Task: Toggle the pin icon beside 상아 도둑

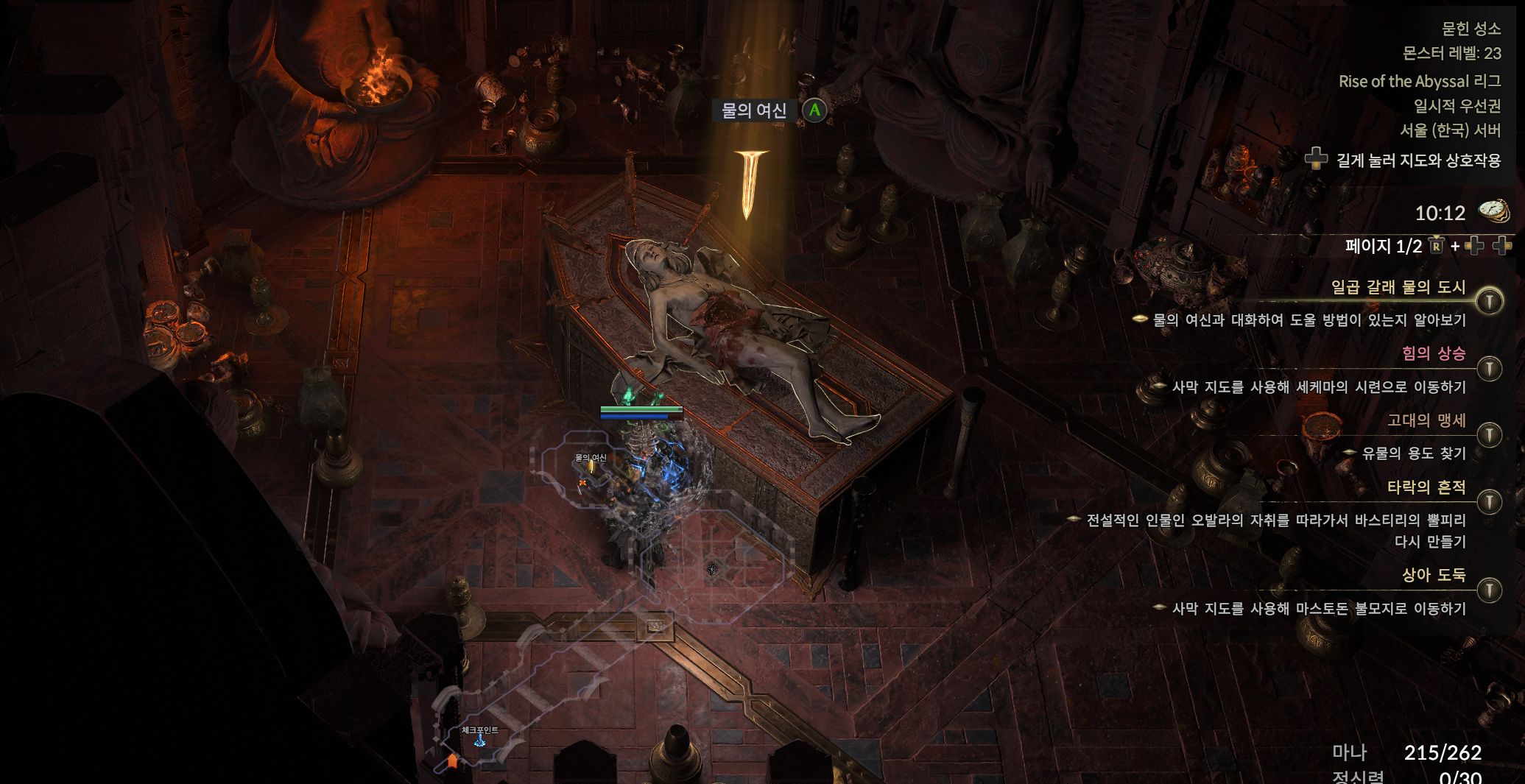Action: (1490, 590)
